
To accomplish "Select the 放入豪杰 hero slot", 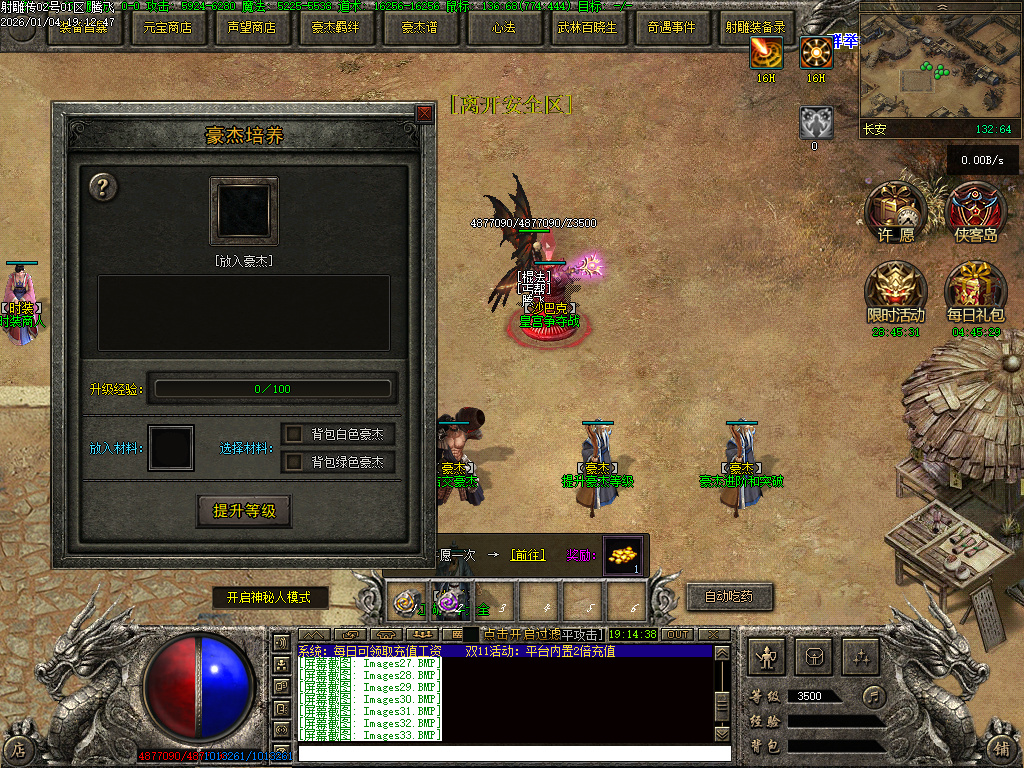I will click(244, 211).
